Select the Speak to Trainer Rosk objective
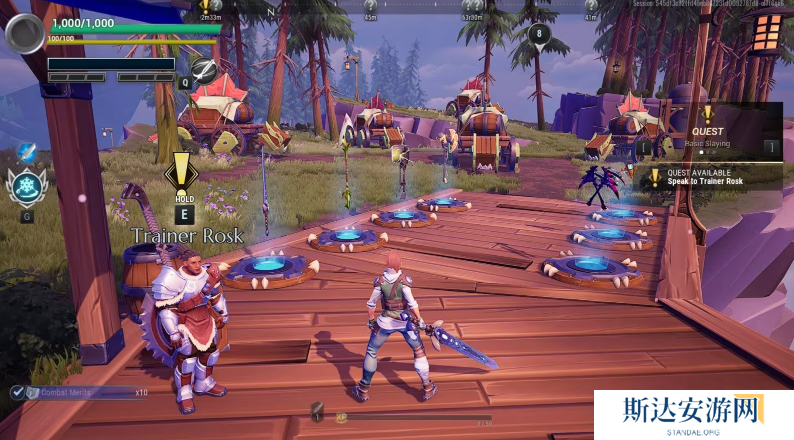This screenshot has width=794, height=440. click(710, 177)
